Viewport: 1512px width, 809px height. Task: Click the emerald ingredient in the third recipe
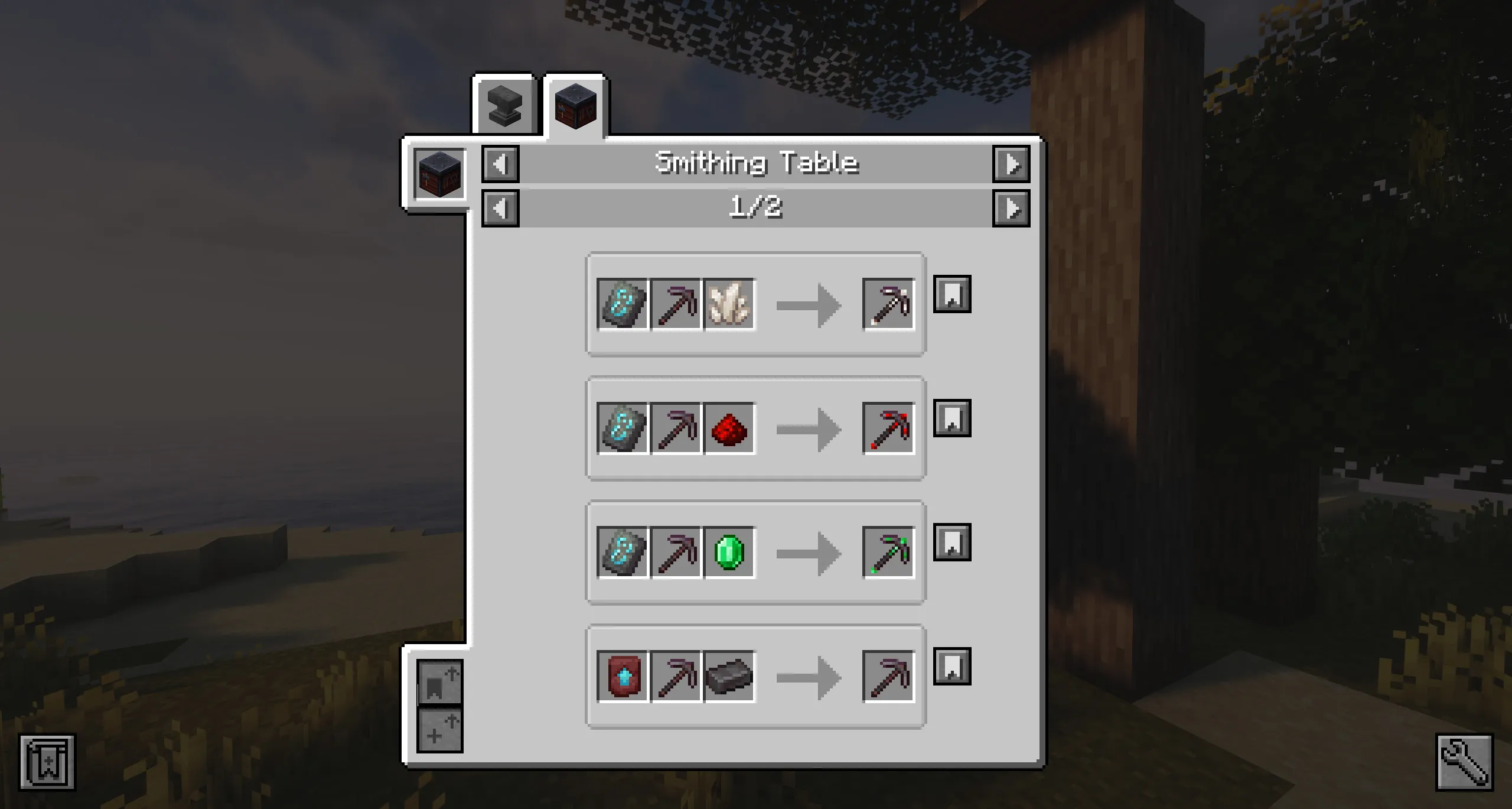click(728, 553)
